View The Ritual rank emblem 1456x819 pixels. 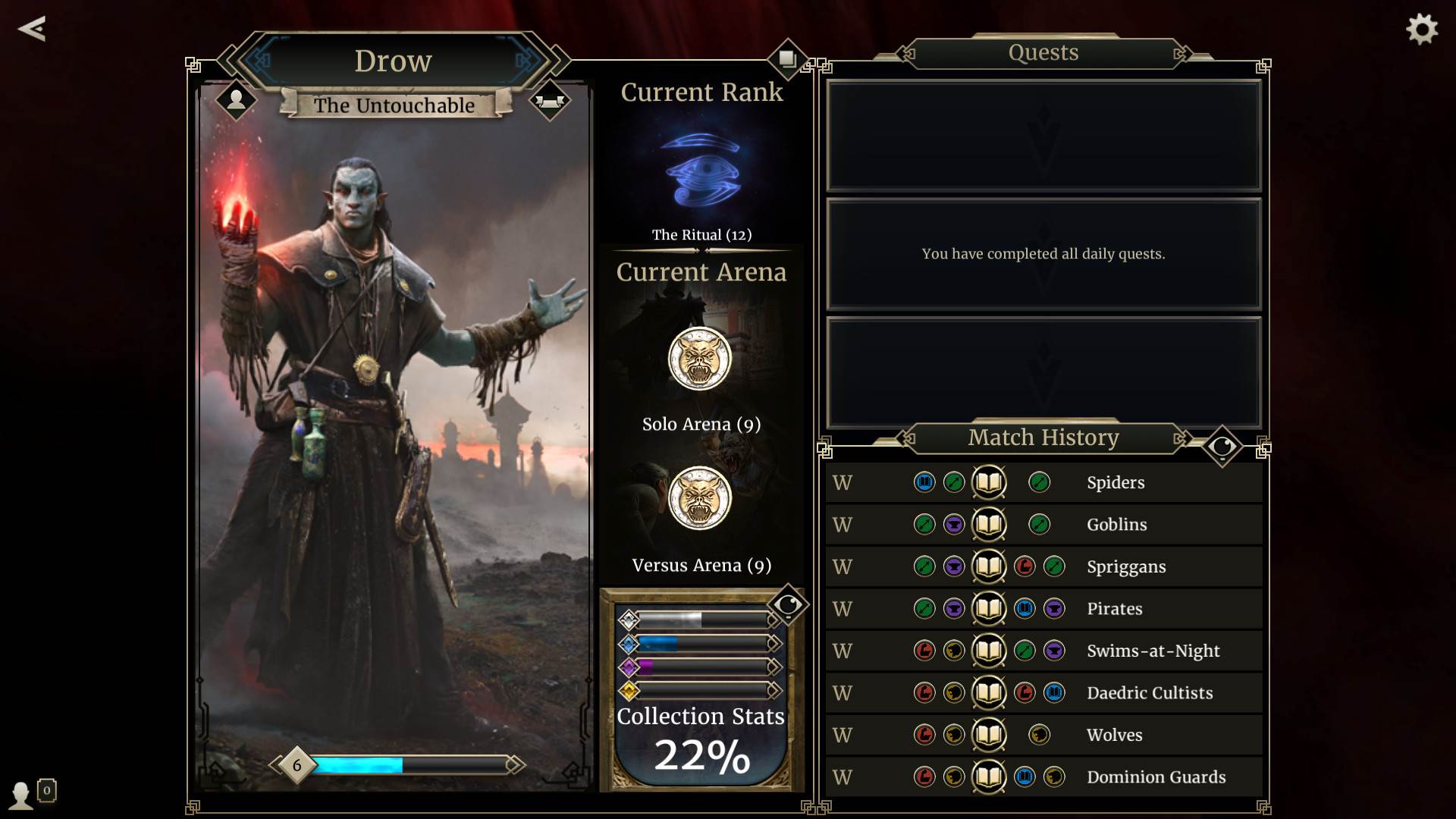(701, 171)
